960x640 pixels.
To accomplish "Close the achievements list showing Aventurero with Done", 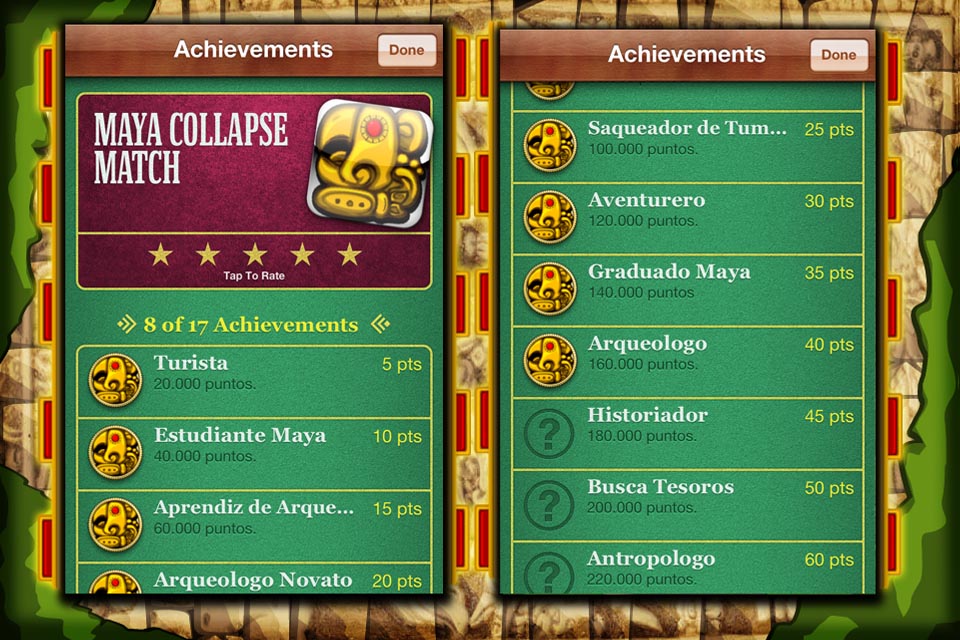I will coord(839,55).
